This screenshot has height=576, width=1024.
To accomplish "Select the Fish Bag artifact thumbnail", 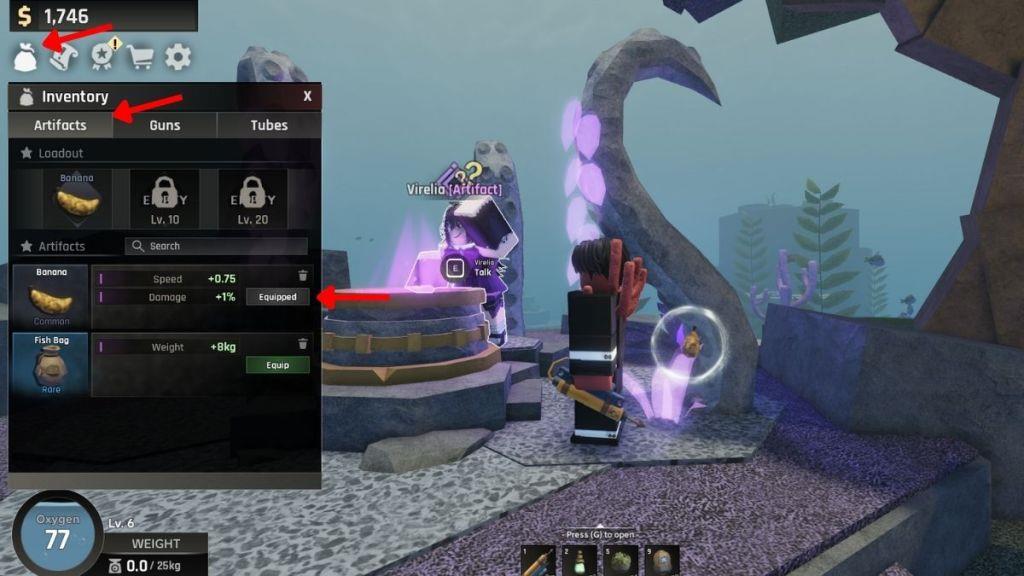I will [x=51, y=365].
